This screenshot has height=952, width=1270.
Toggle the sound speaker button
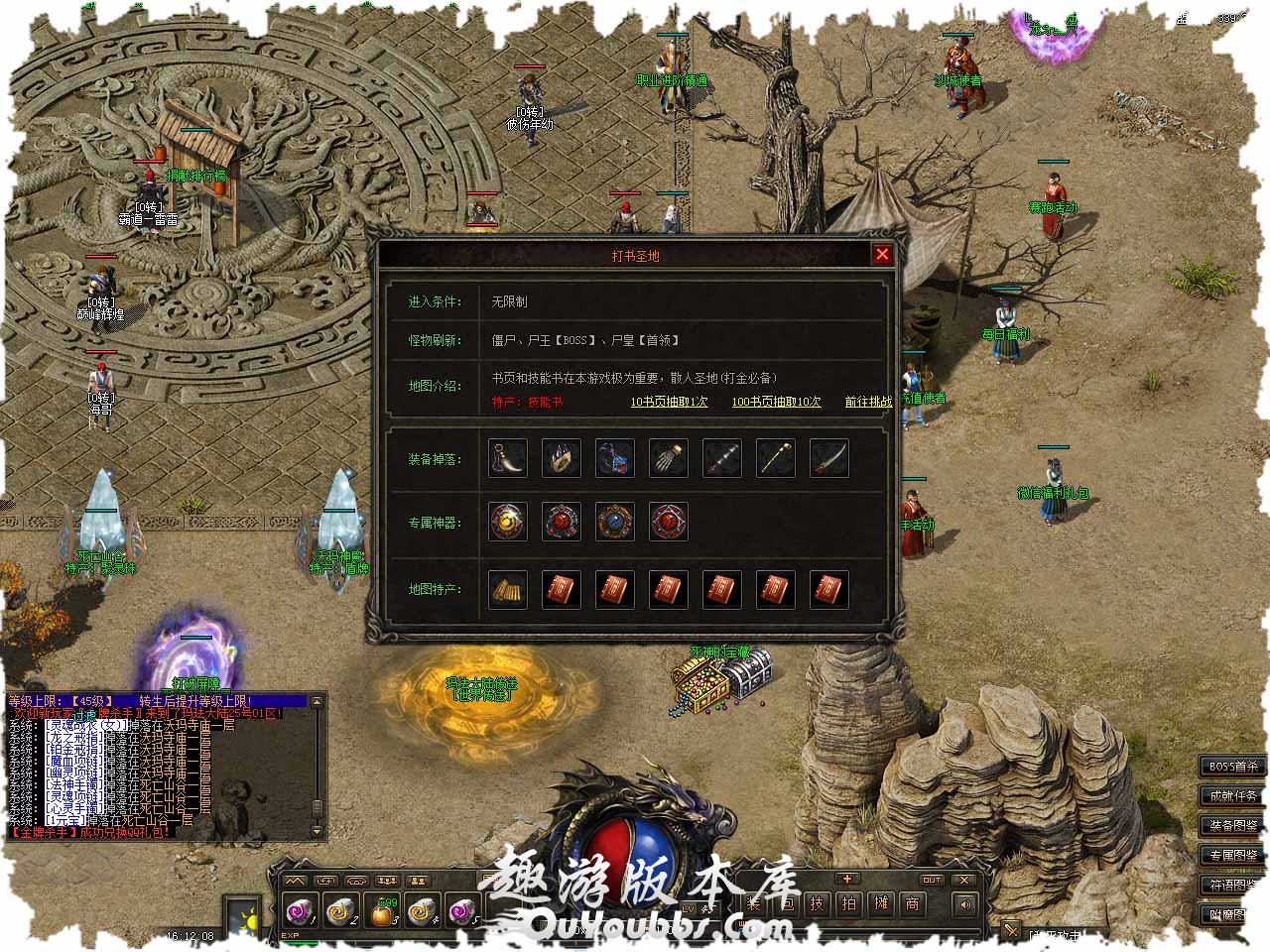coord(964,903)
